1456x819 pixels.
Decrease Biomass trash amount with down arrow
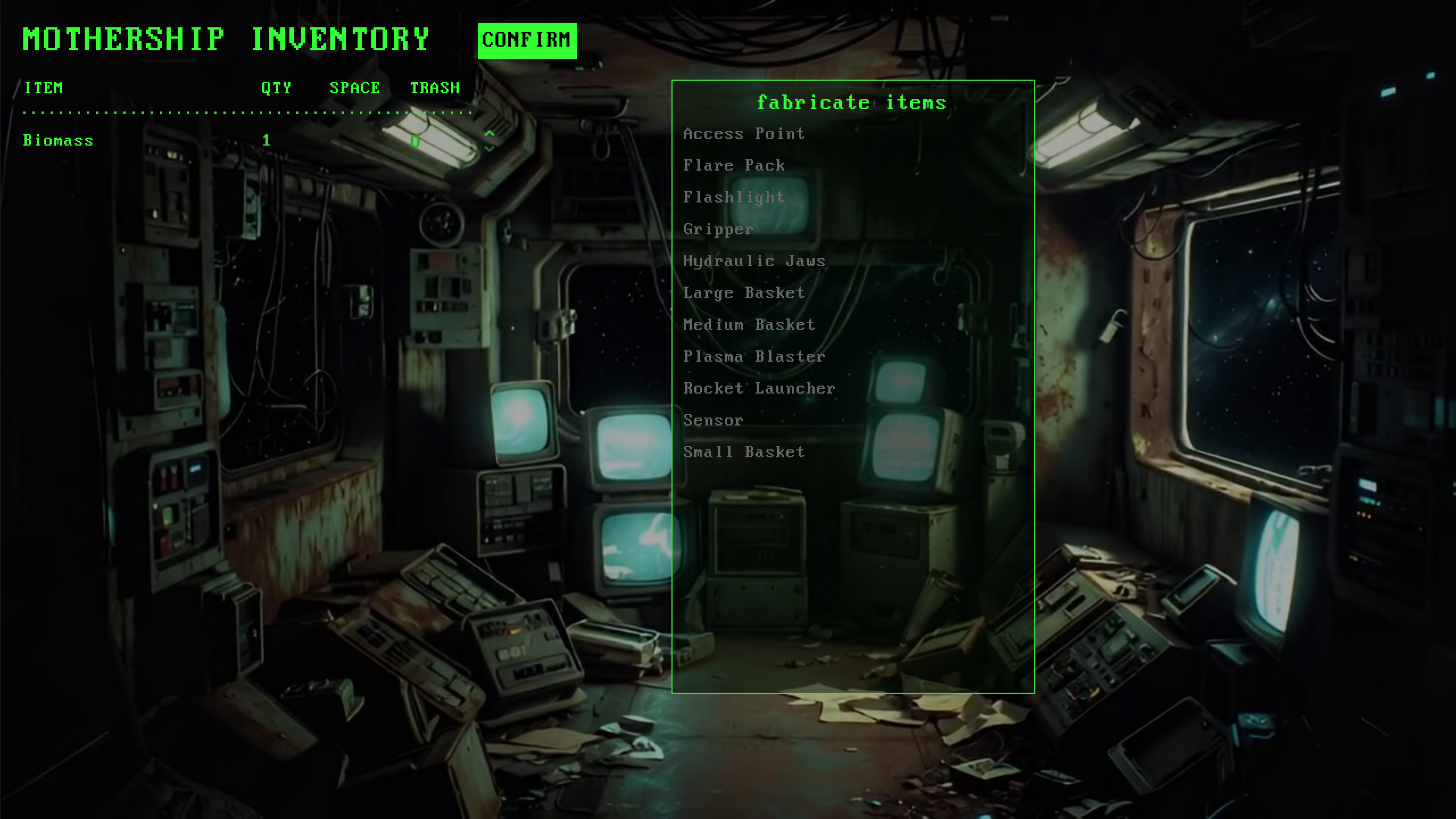(489, 148)
